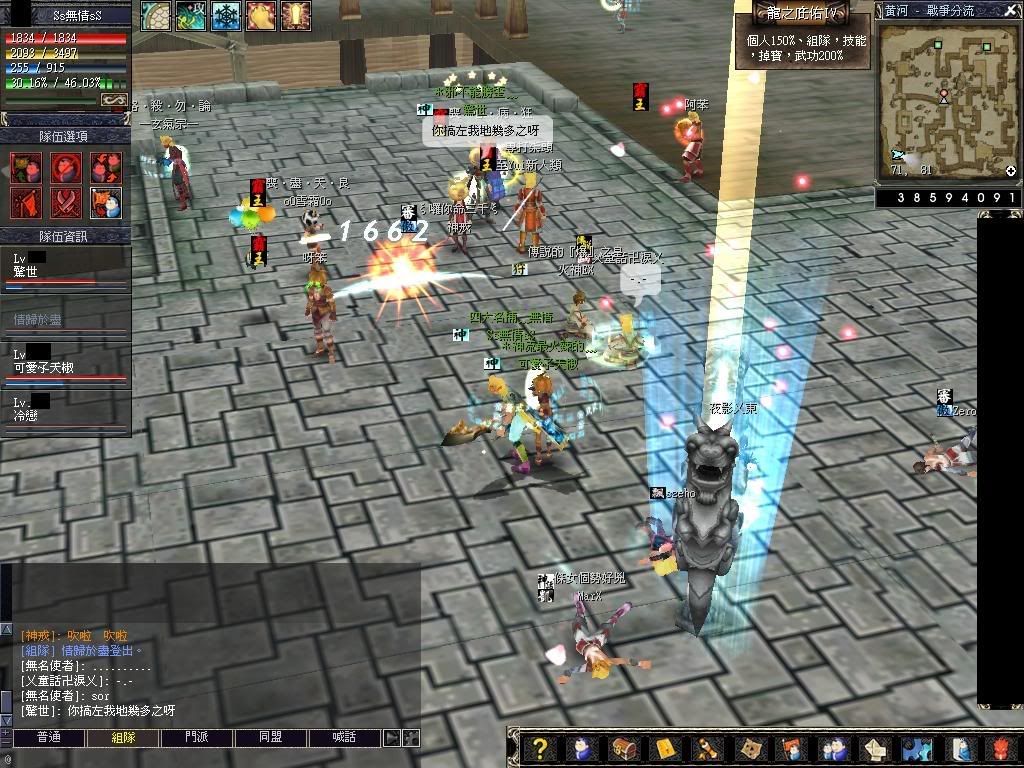The height and width of the screenshot is (768, 1024).
Task: Open the 同盟 alliance chat tab
Action: point(270,737)
